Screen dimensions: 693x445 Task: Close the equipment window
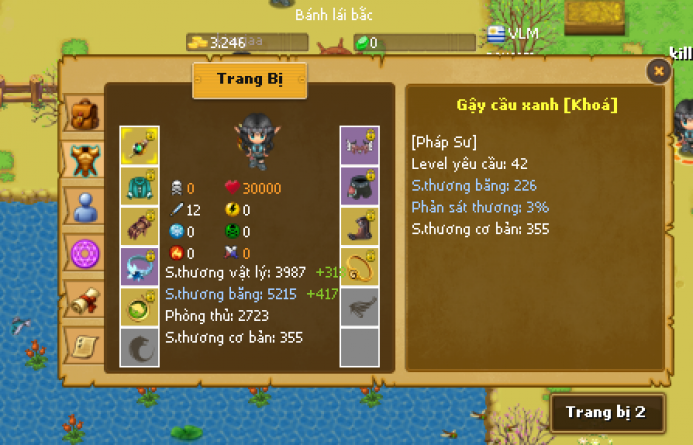[x=658, y=71]
